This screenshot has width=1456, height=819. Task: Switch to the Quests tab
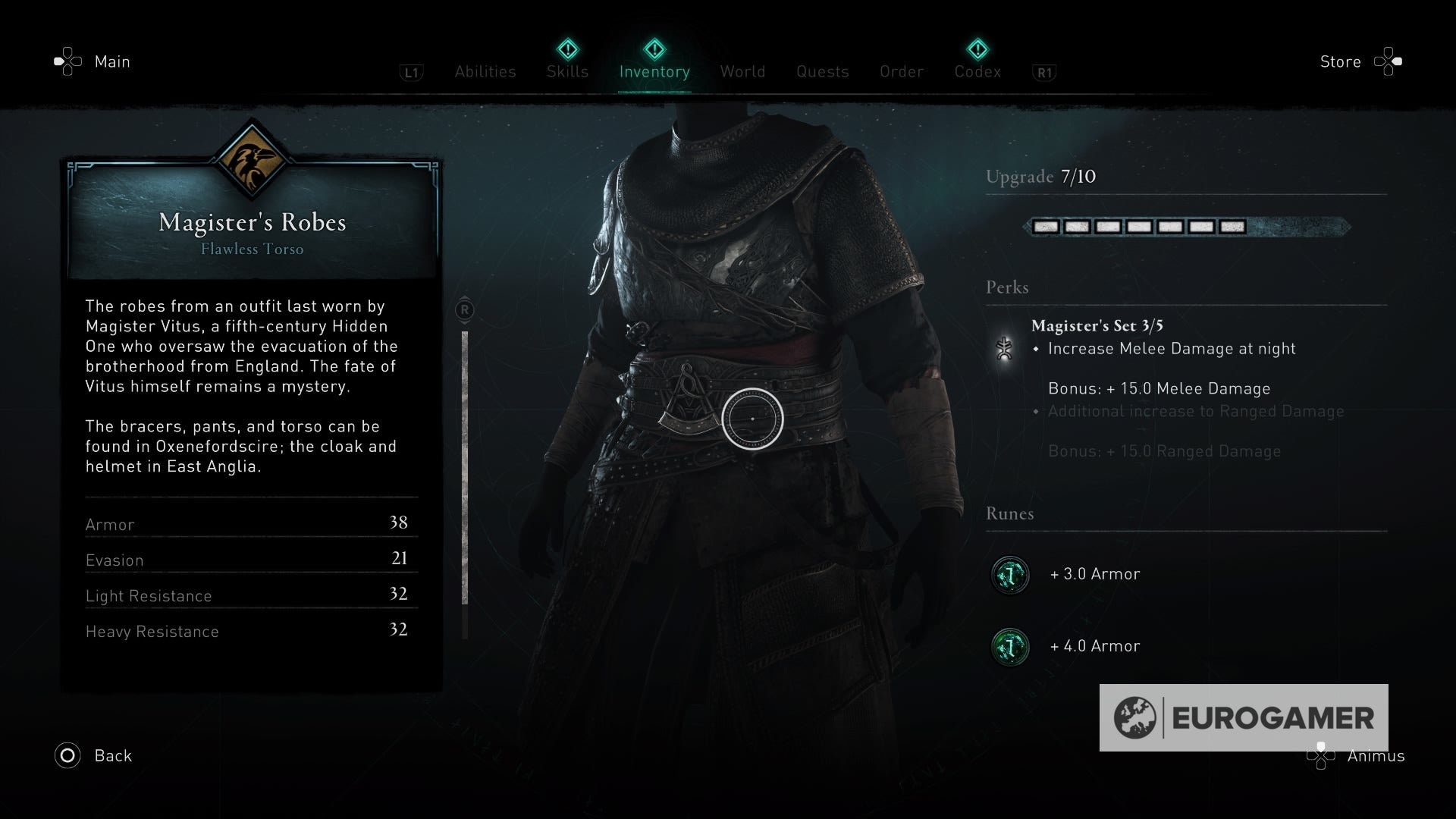pos(823,72)
